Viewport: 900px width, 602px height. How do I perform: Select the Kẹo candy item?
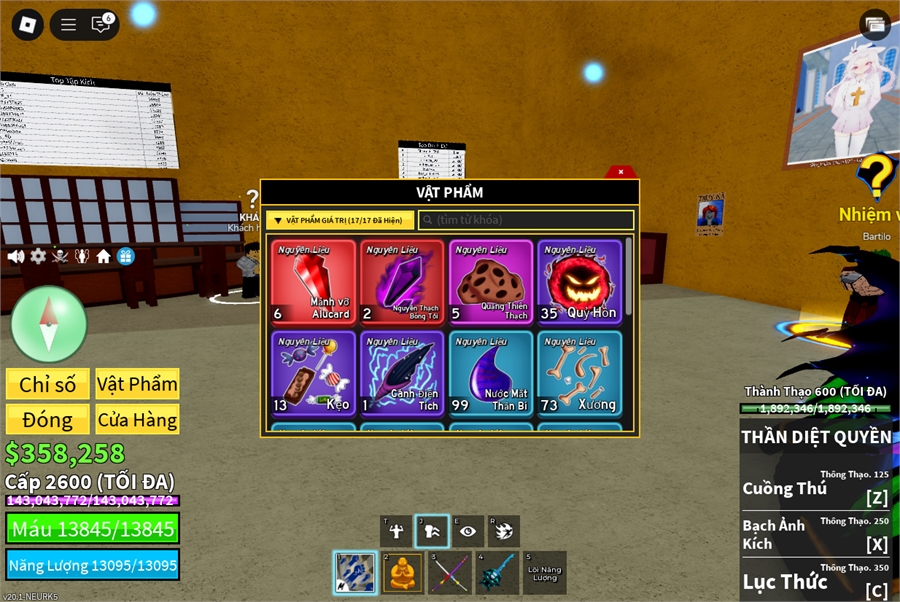tap(313, 374)
